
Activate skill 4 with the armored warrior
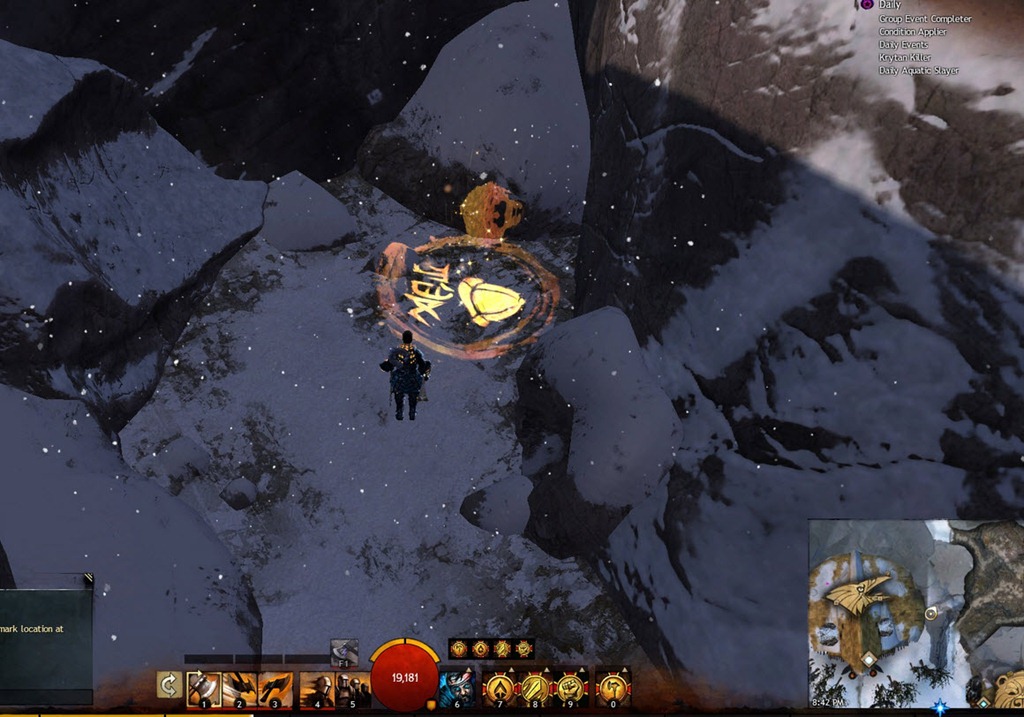coord(316,688)
